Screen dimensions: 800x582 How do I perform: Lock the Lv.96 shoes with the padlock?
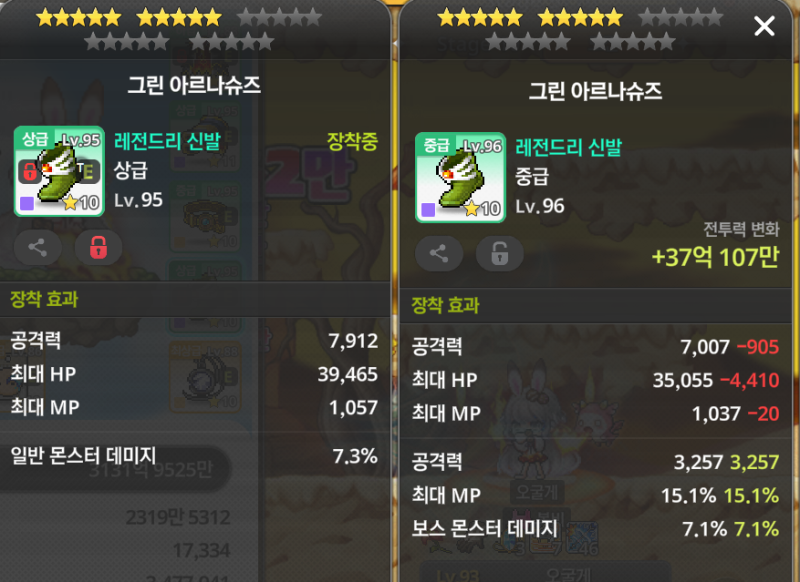pos(499,254)
